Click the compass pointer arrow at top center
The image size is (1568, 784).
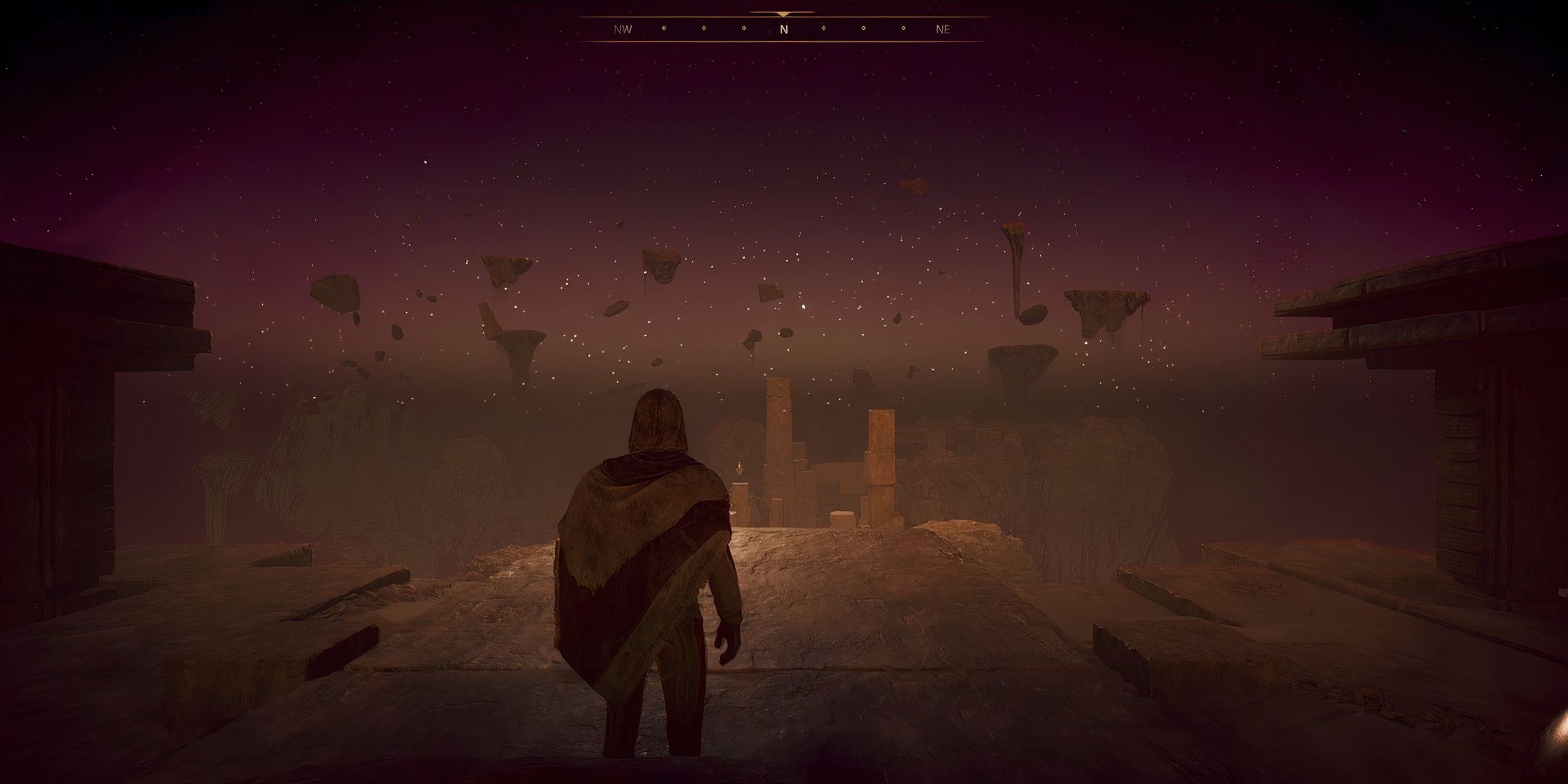783,12
